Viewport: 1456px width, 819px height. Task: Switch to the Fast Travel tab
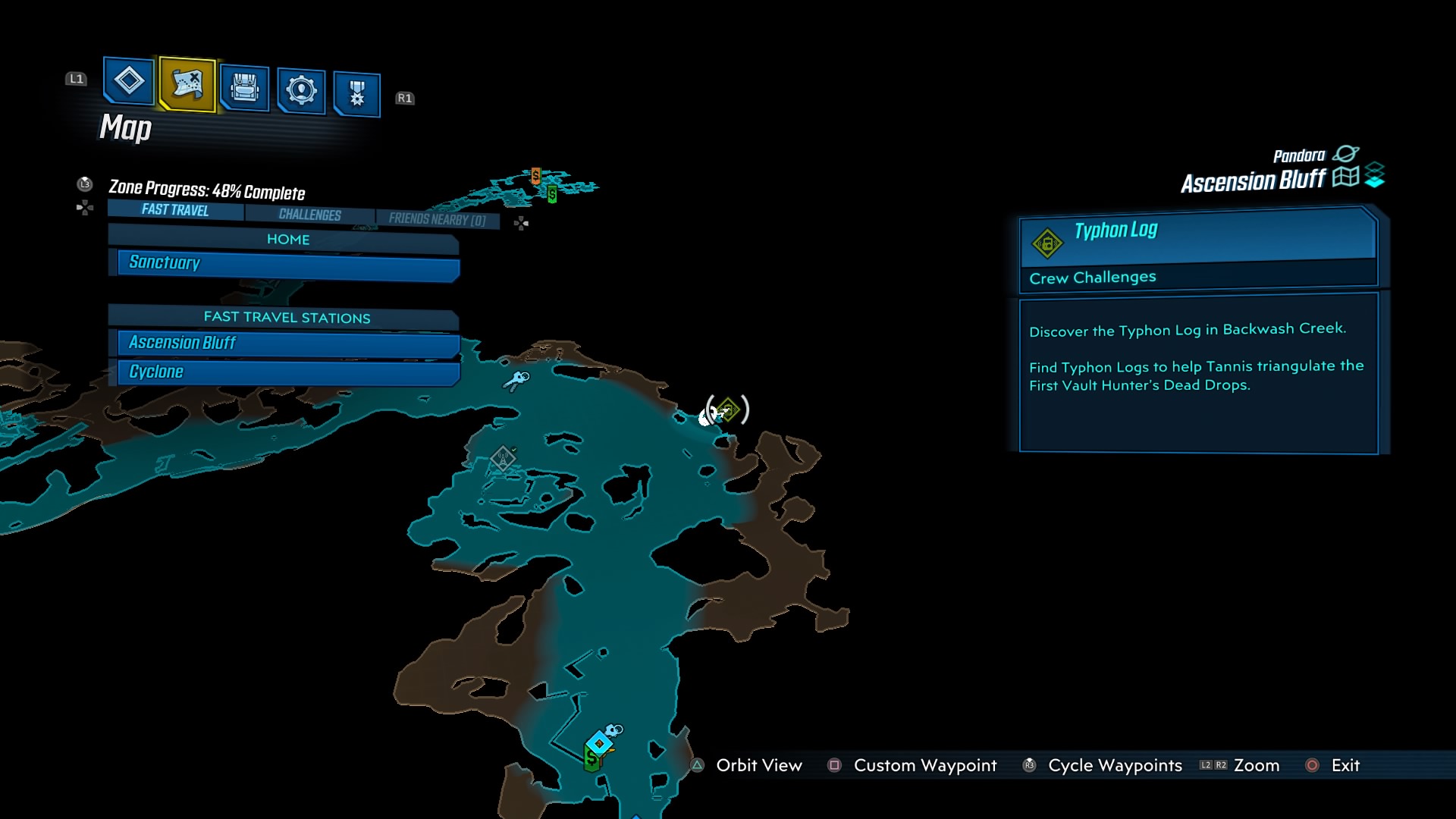pyautogui.click(x=175, y=210)
